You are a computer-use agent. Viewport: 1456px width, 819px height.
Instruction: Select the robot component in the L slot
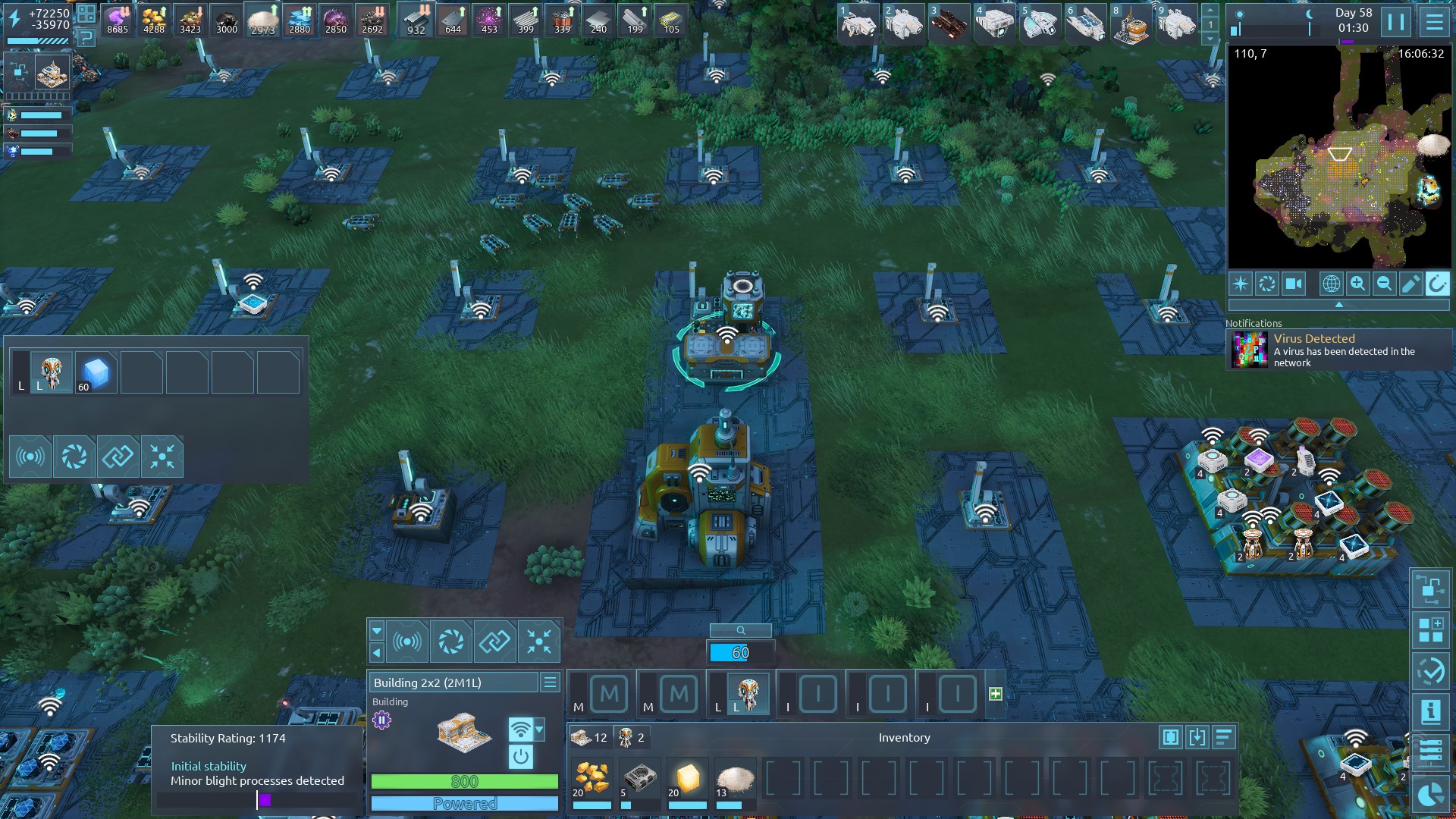tap(748, 694)
